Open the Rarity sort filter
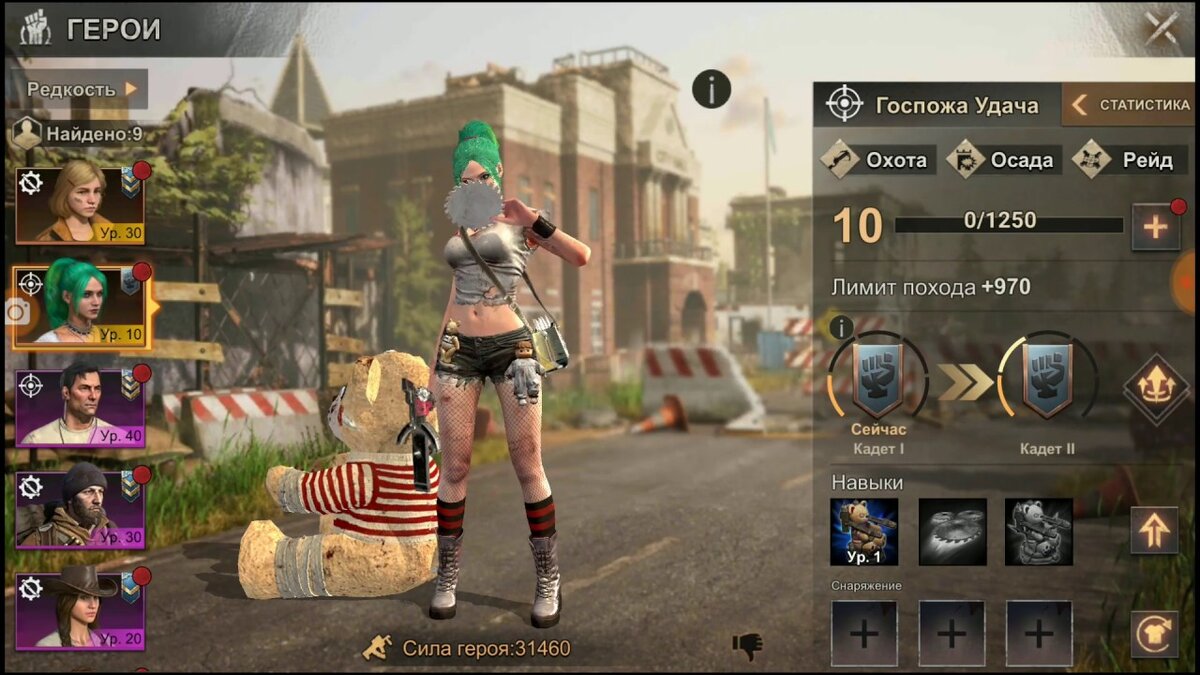 82,89
